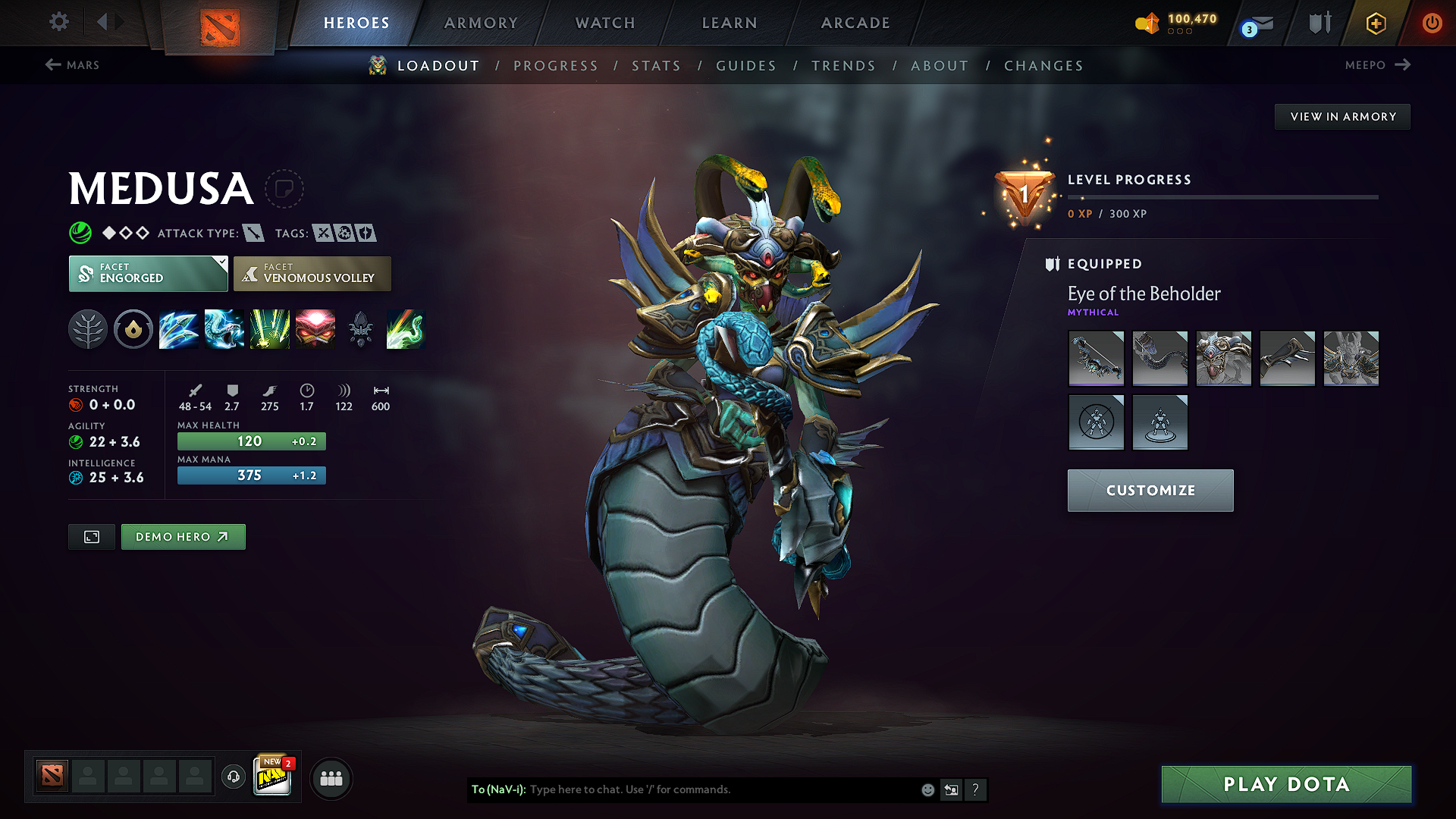
Task: Open the emoticon picker in chat bar
Action: (927, 789)
